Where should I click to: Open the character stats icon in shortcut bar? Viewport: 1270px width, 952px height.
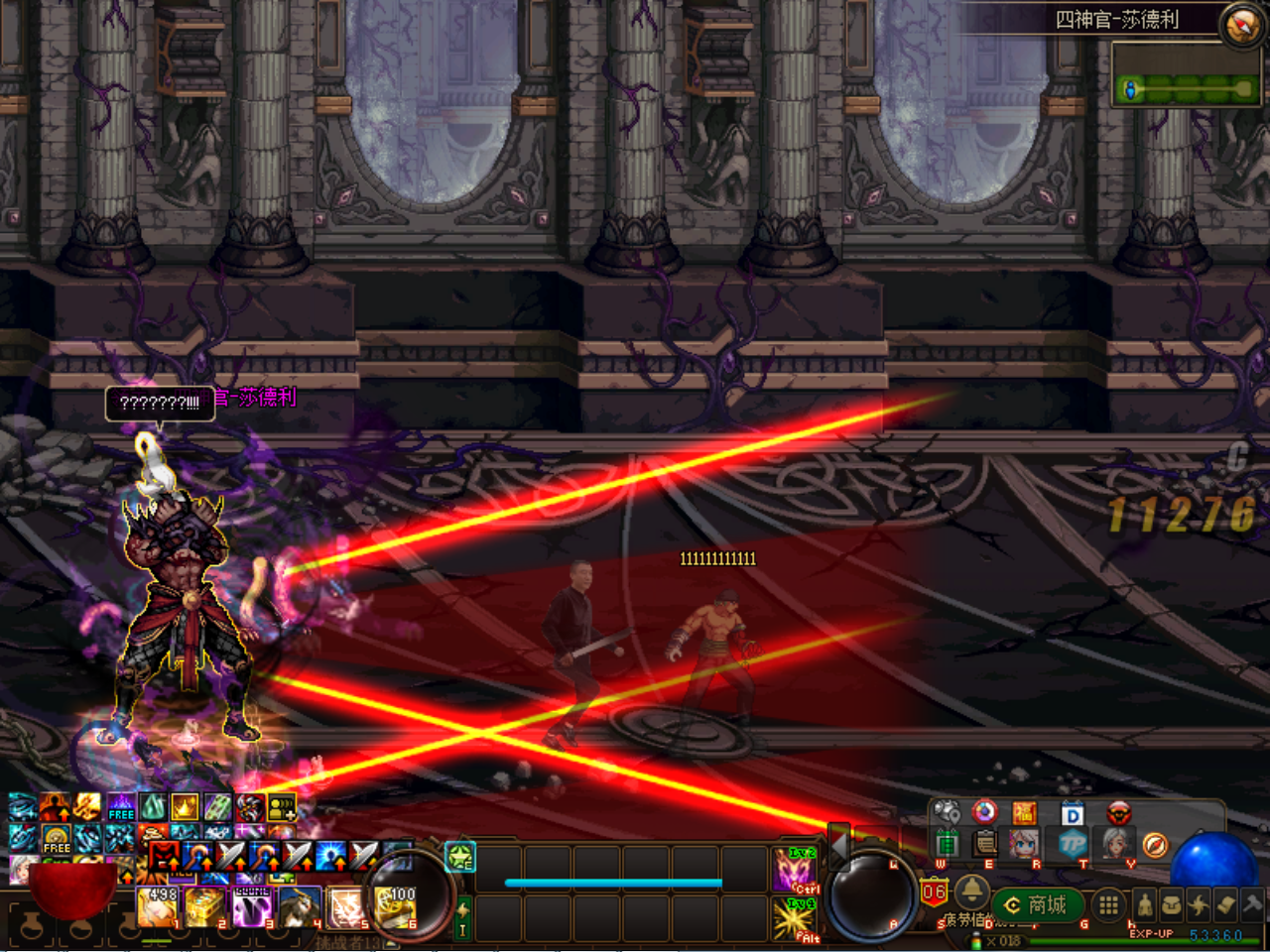point(1144,904)
